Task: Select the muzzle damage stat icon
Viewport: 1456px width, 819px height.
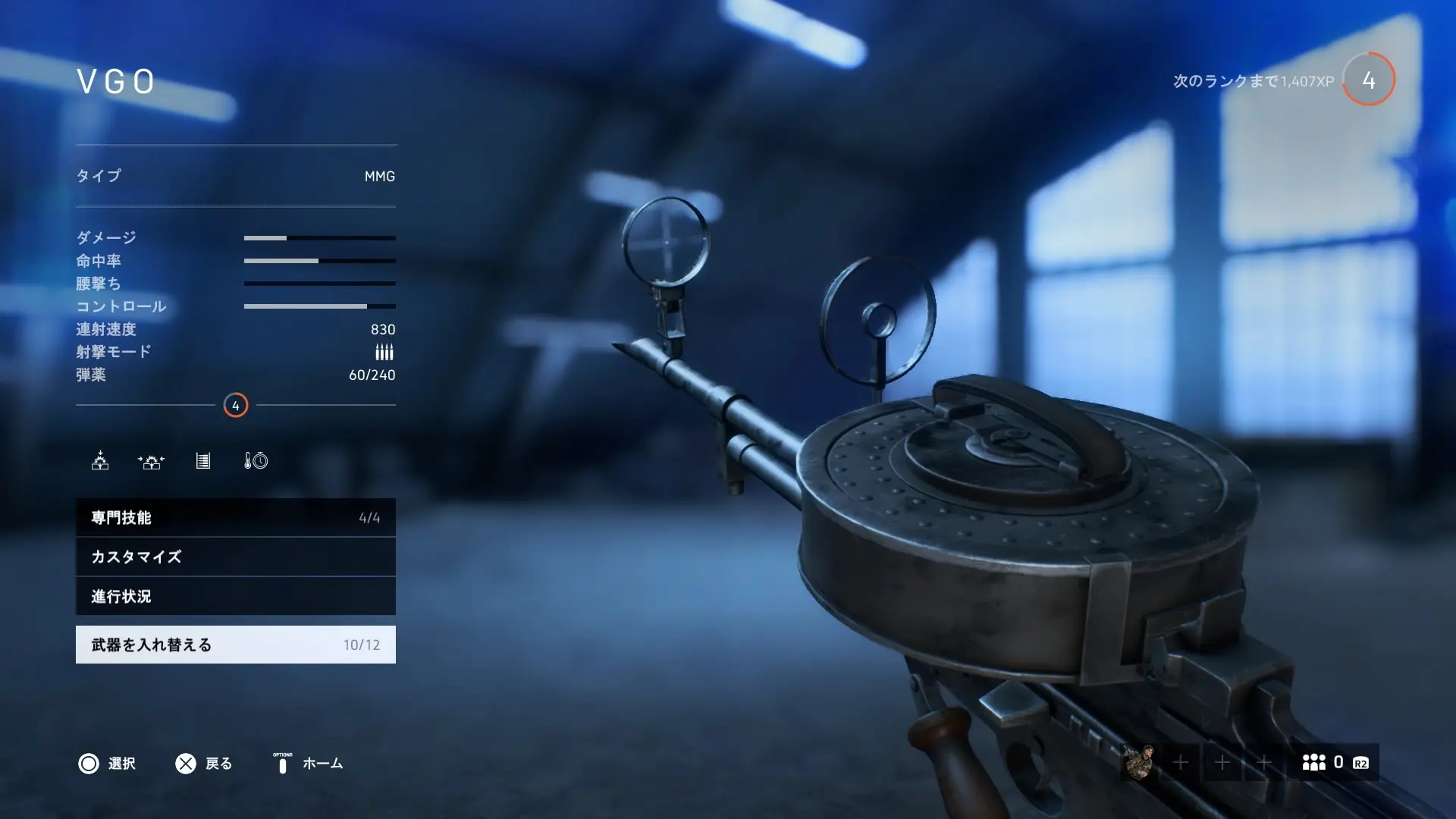Action: click(101, 461)
